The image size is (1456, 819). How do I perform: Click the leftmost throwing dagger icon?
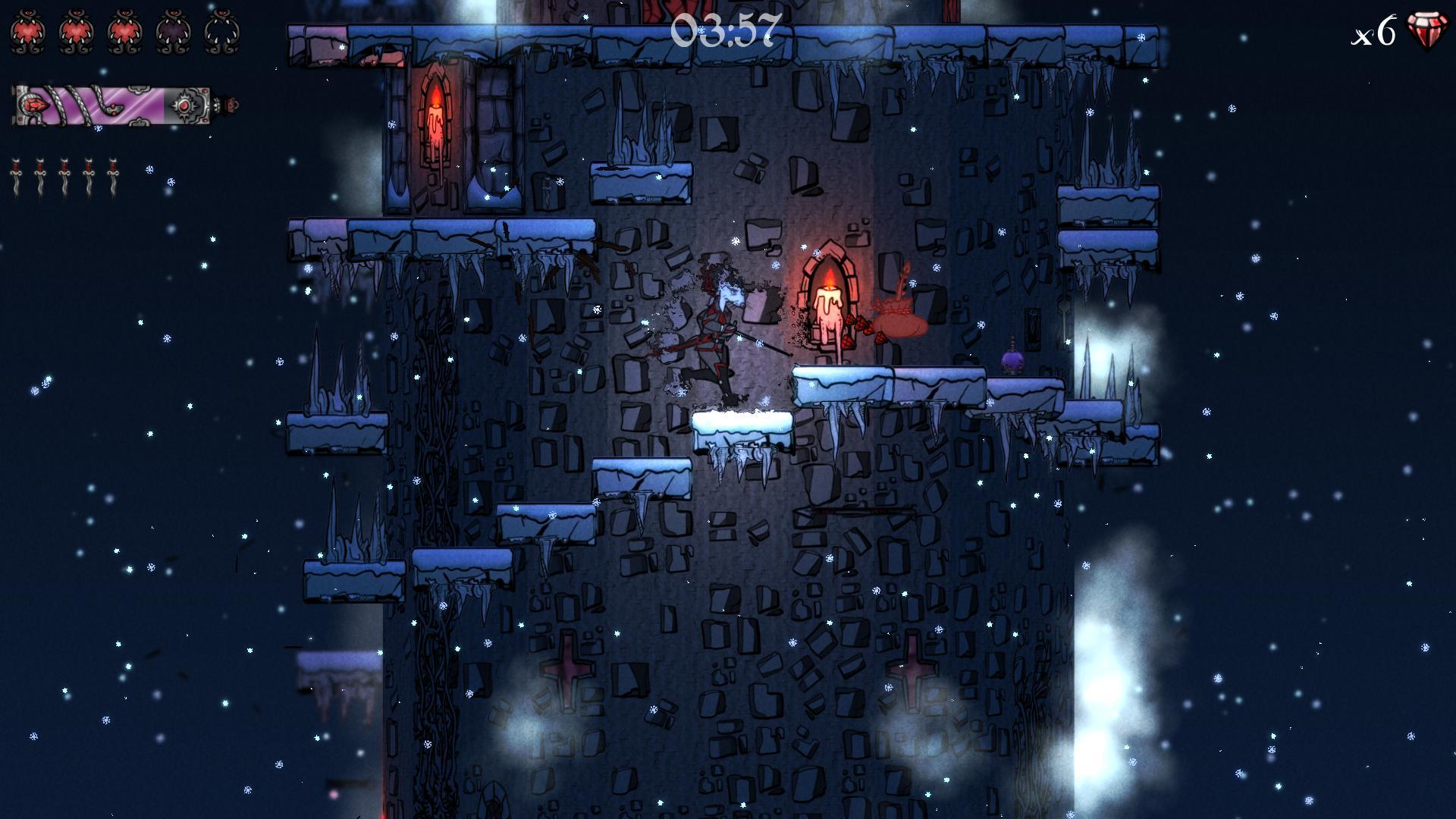tap(17, 175)
